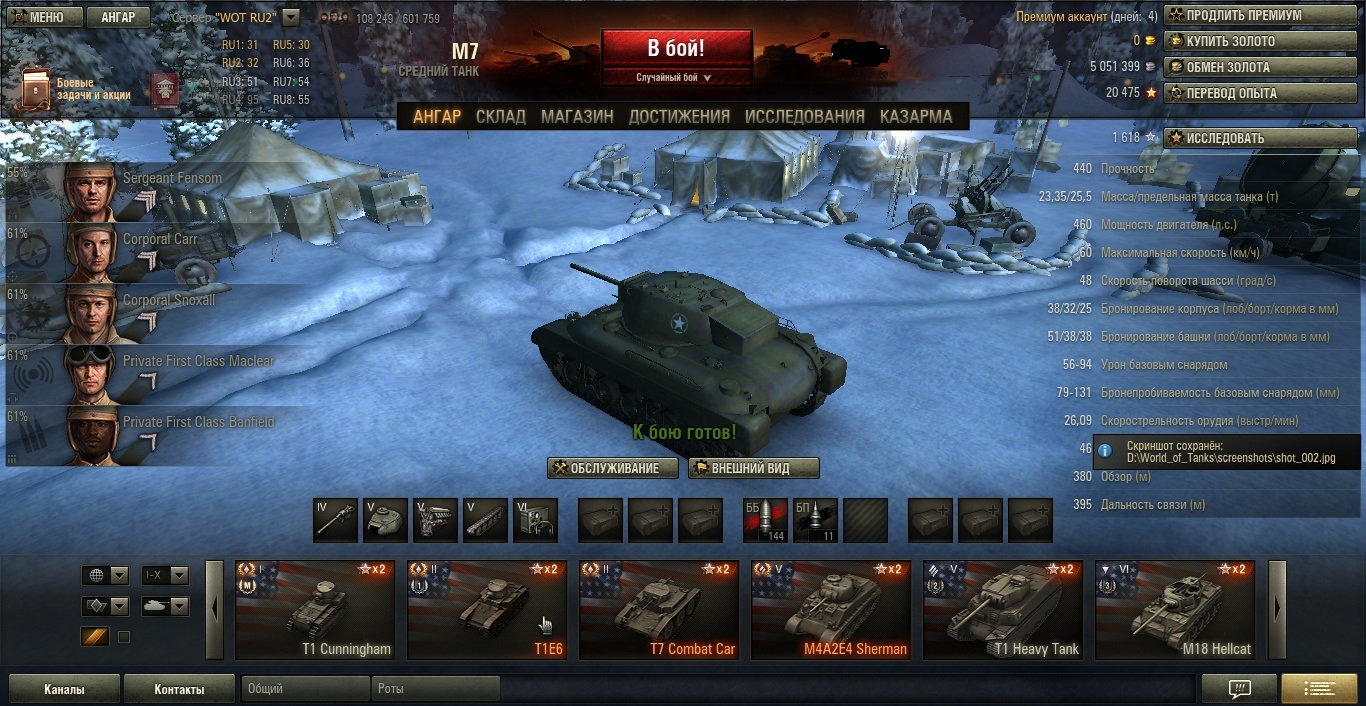This screenshot has width=1366, height=706.
Task: Open the КАЗАРМА tab
Action: point(916,116)
